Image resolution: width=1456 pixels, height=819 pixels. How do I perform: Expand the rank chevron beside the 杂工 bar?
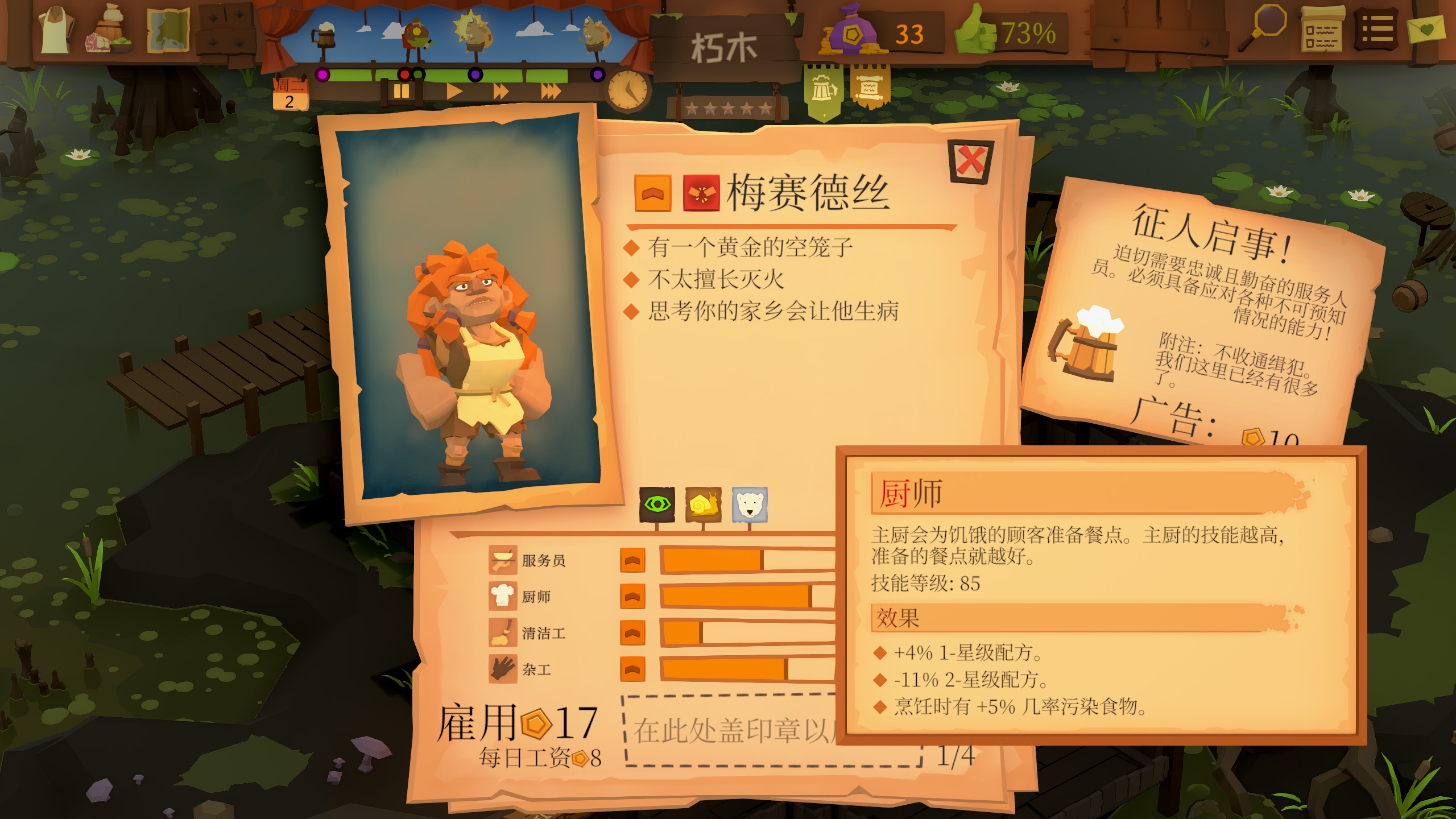click(x=633, y=668)
